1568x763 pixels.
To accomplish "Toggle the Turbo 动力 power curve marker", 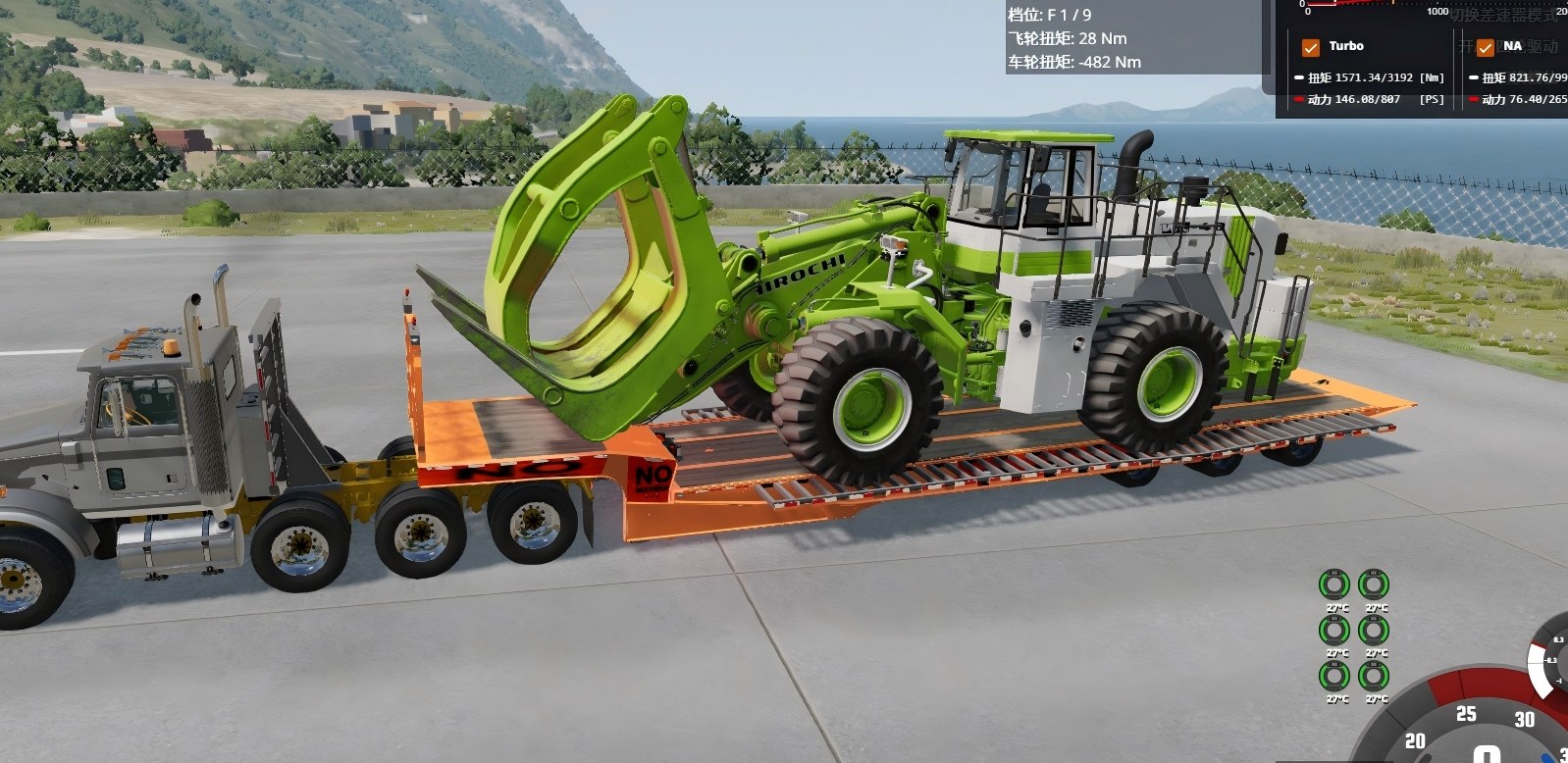I will tap(1299, 99).
